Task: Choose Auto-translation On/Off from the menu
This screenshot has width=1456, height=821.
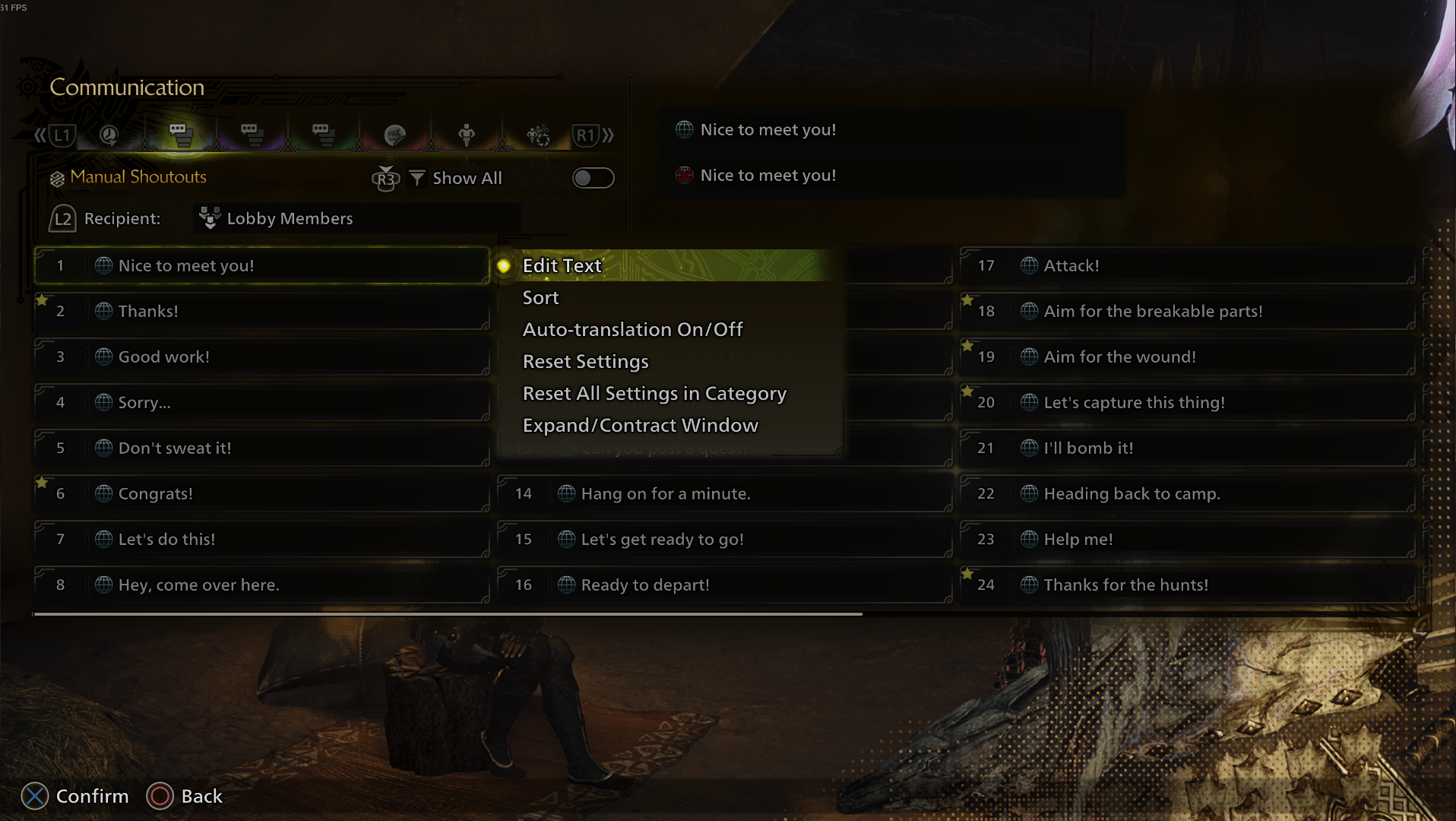Action: [633, 329]
